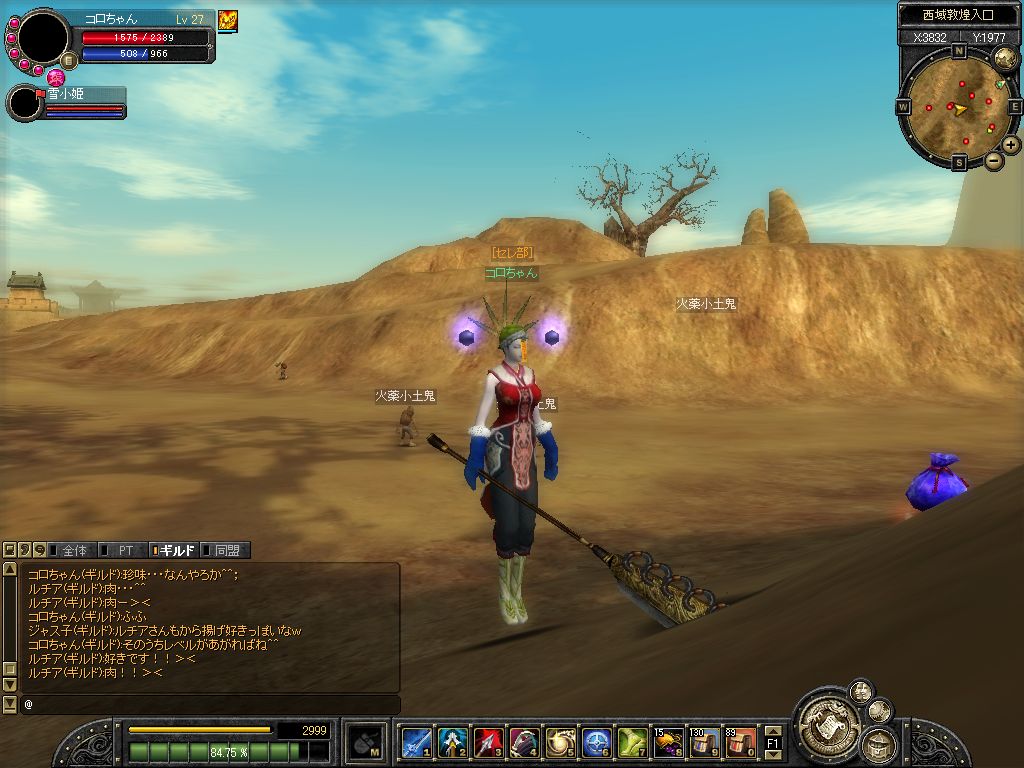The width and height of the screenshot is (1024, 768).
Task: Click the chat text input field
Action: (x=210, y=705)
